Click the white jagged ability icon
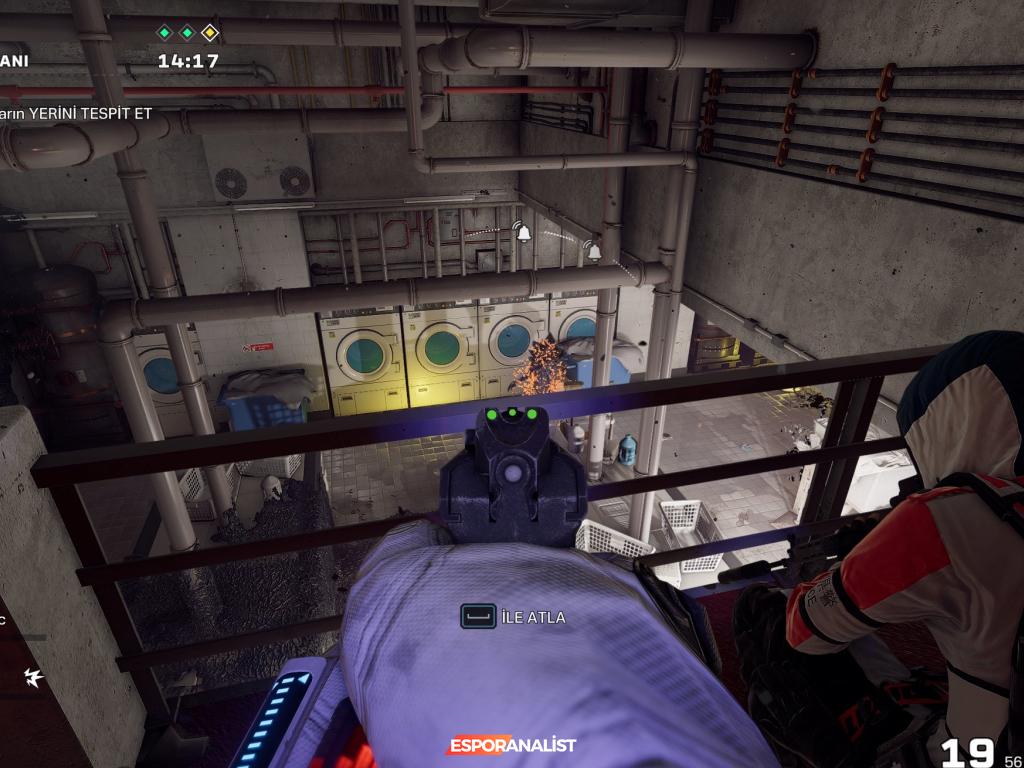This screenshot has height=768, width=1024. [34, 677]
